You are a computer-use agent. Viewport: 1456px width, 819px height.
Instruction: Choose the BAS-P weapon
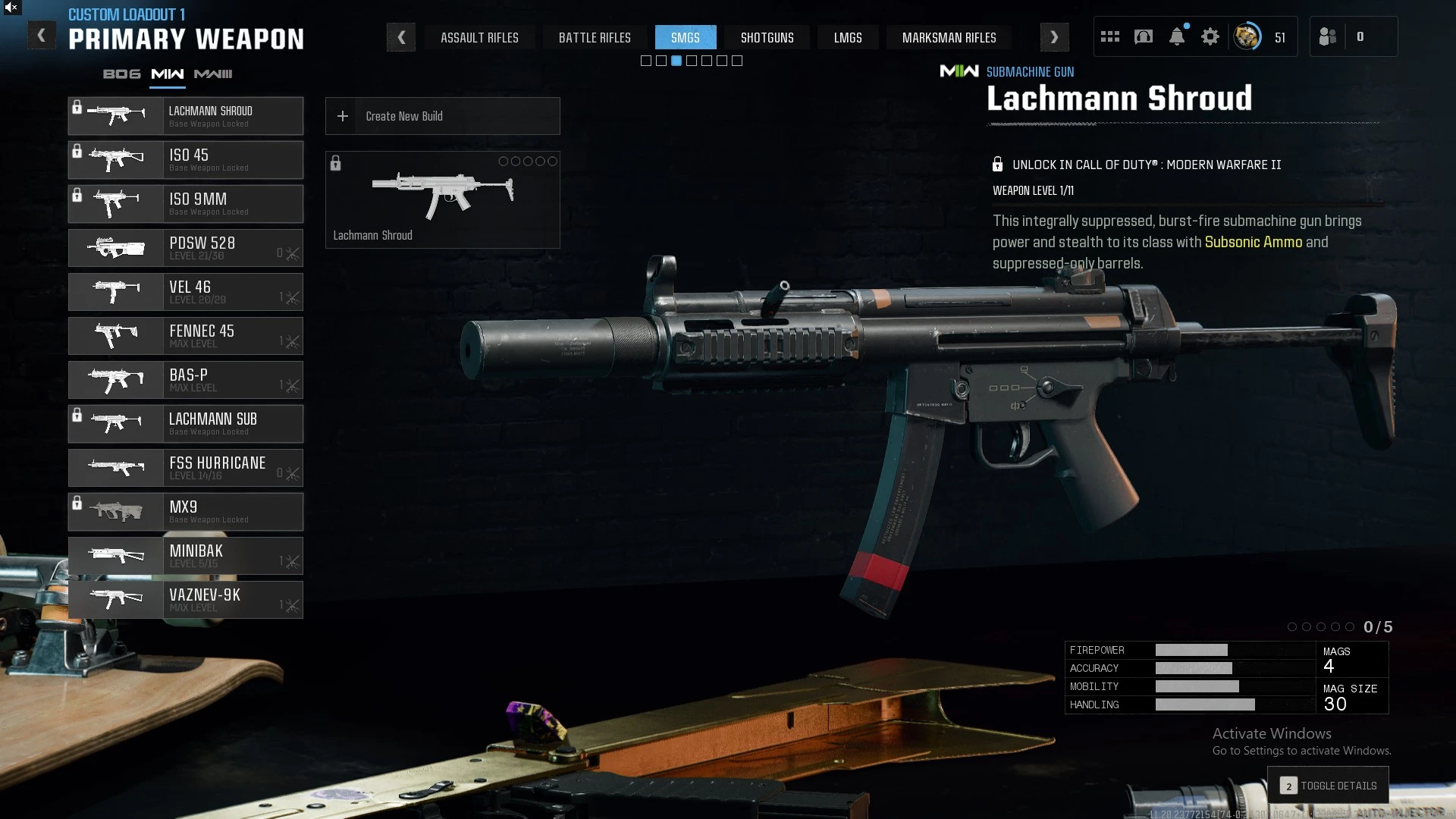pyautogui.click(x=186, y=380)
